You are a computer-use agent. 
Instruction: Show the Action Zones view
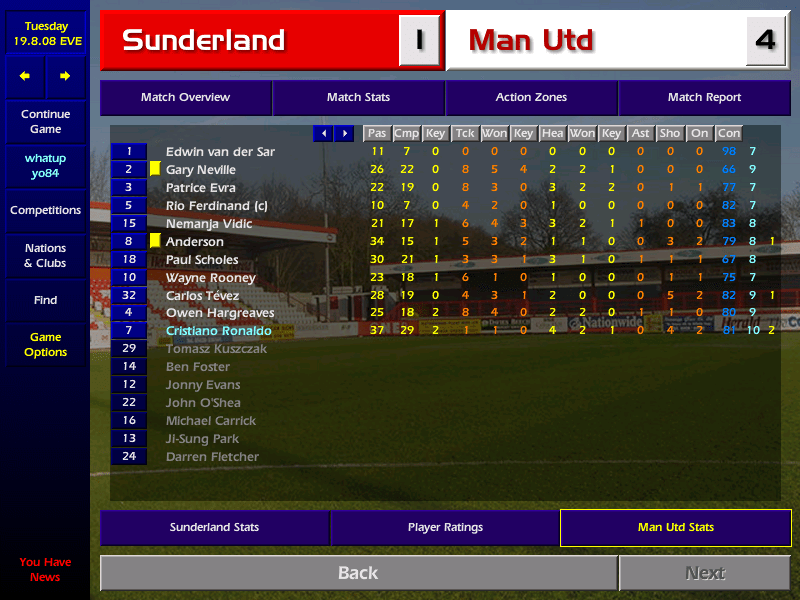531,98
